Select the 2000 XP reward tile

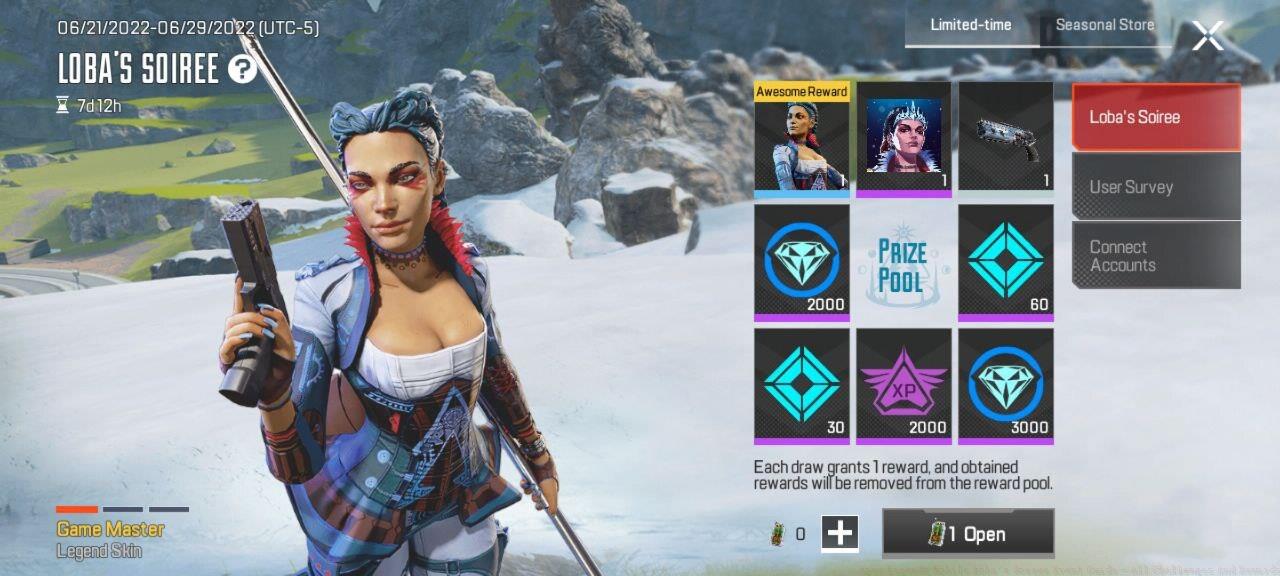(904, 386)
